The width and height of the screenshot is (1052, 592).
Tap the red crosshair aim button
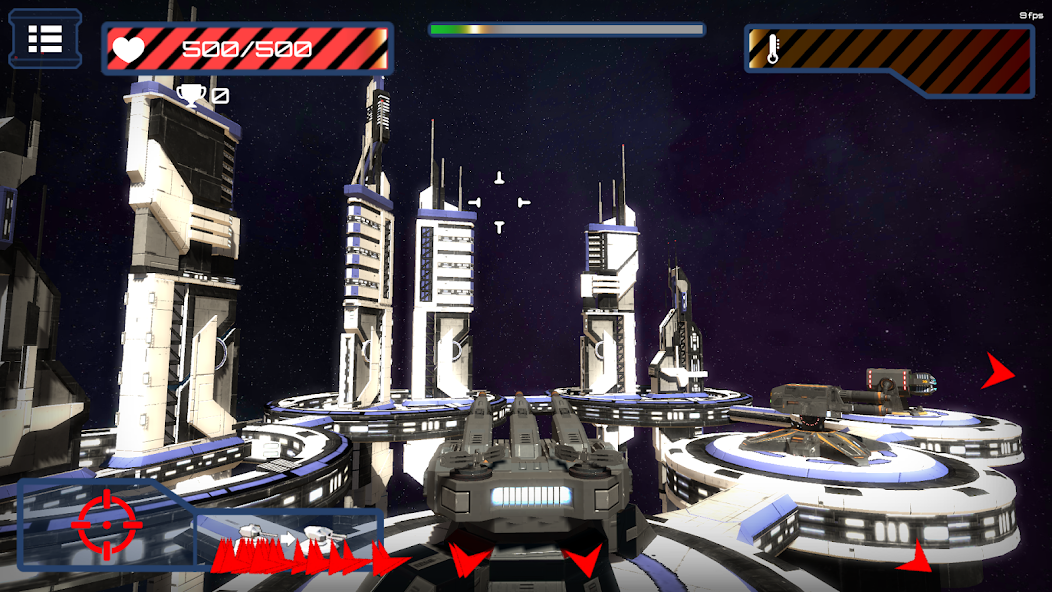pyautogui.click(x=106, y=524)
